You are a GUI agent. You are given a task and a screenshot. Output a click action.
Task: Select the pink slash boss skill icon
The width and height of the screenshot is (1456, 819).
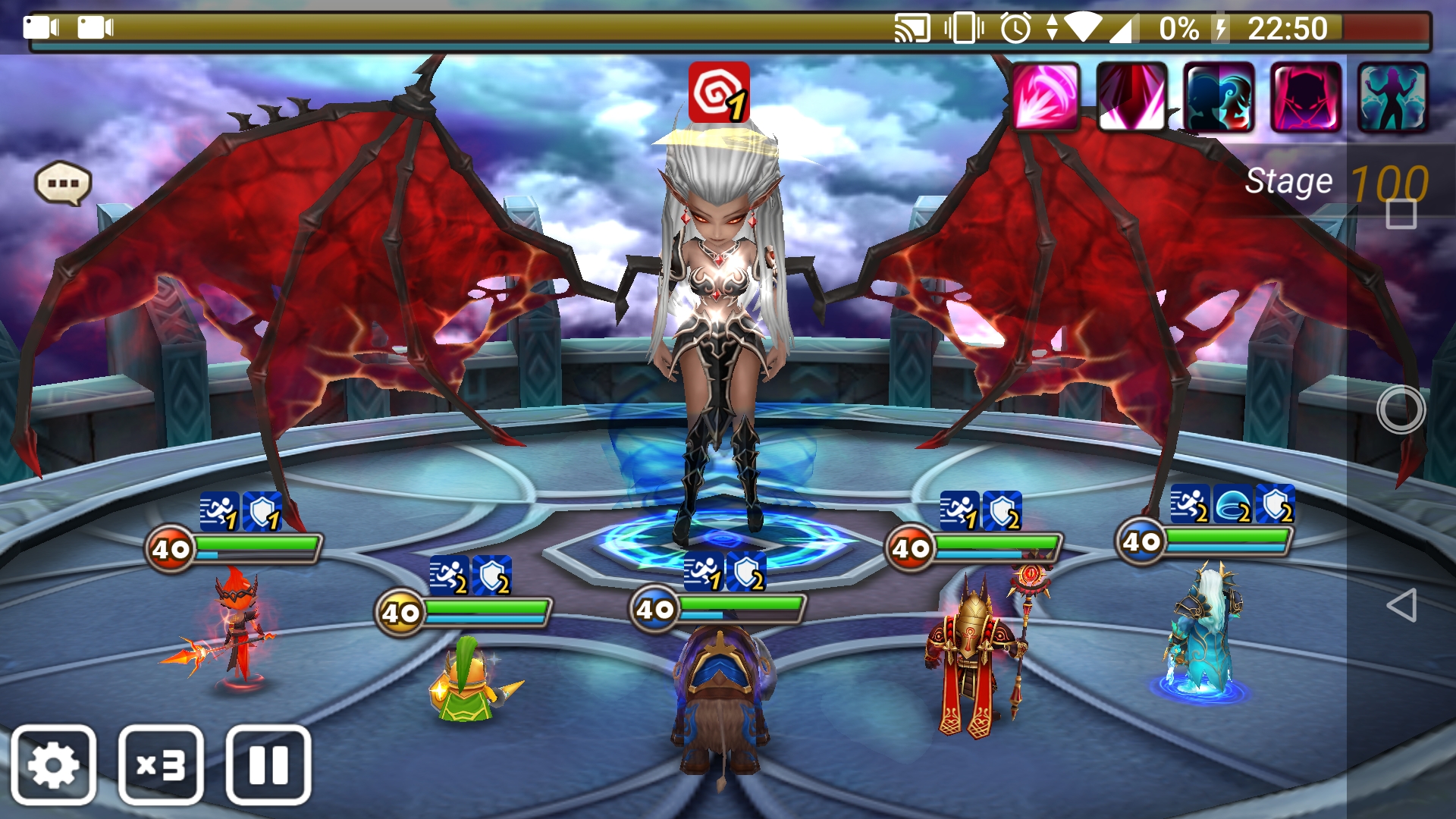(x=1046, y=98)
